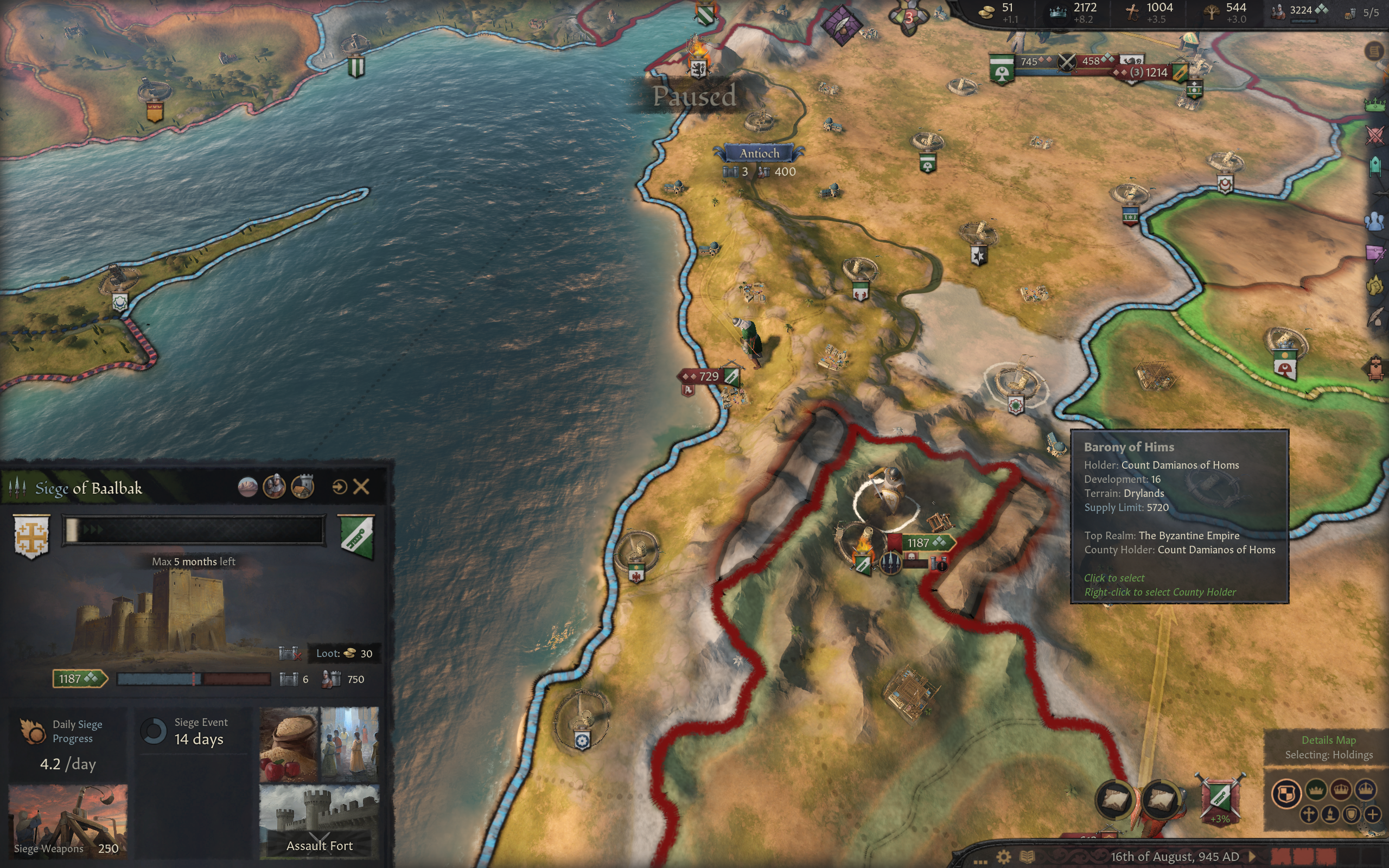Open the gear settings menu

1003,857
